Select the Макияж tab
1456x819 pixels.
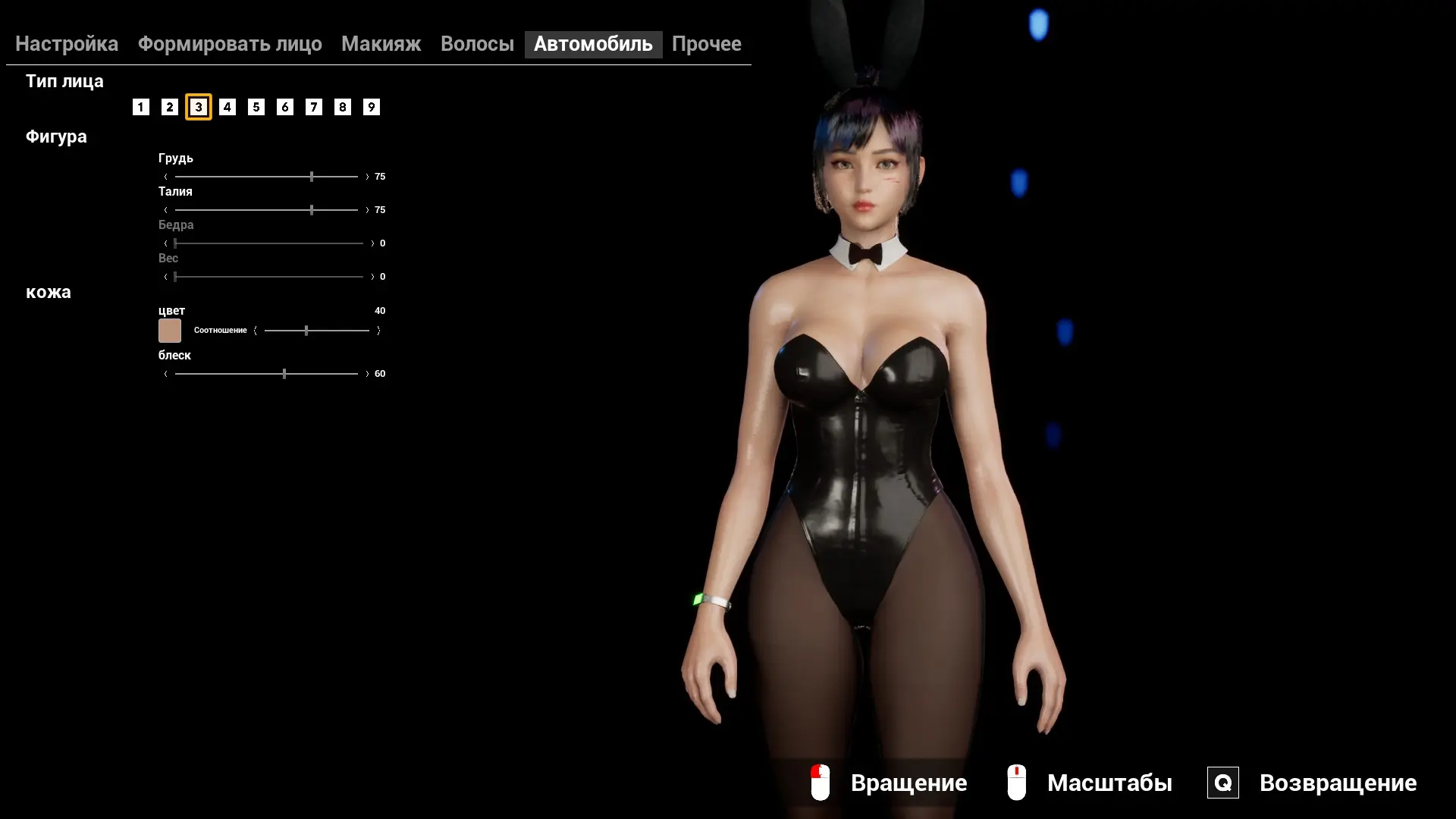coord(381,44)
